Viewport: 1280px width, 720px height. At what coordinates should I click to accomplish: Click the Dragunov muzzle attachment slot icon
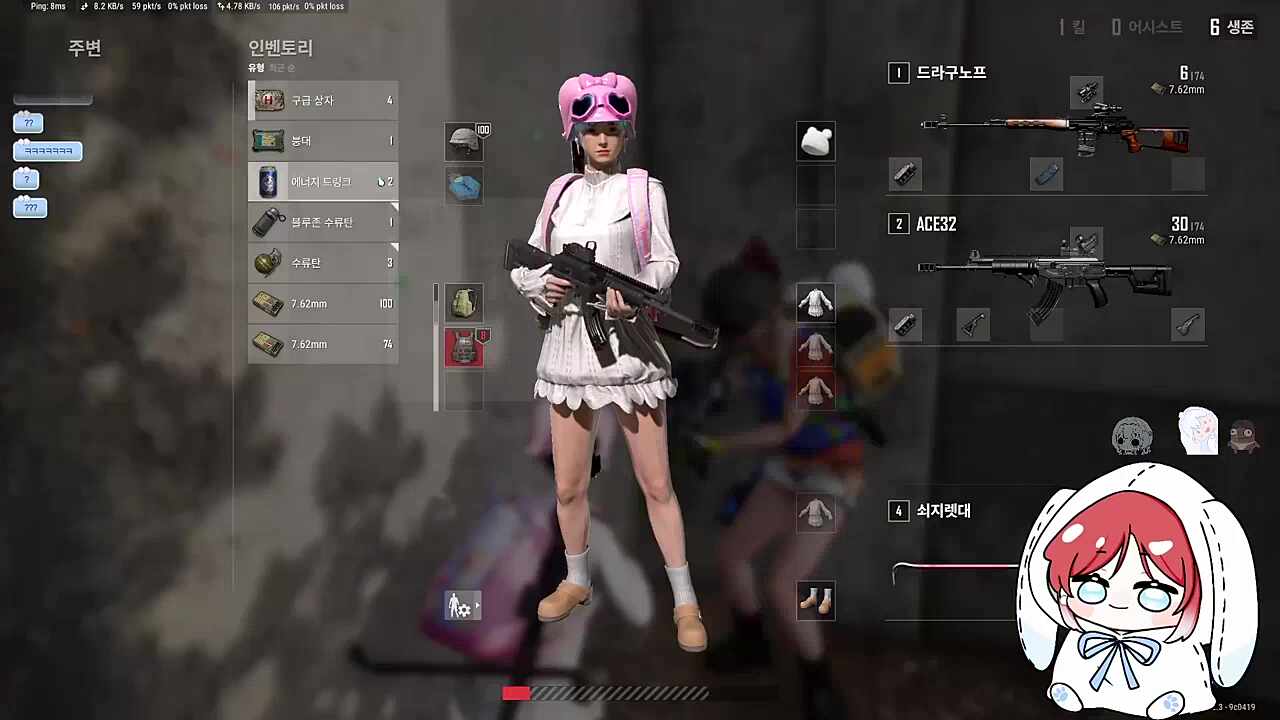(905, 174)
